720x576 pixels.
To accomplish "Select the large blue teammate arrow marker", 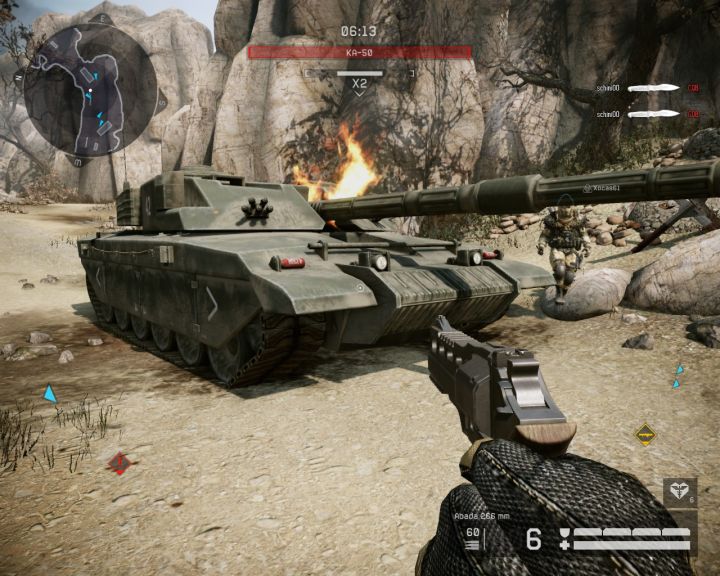I will pyautogui.click(x=50, y=394).
